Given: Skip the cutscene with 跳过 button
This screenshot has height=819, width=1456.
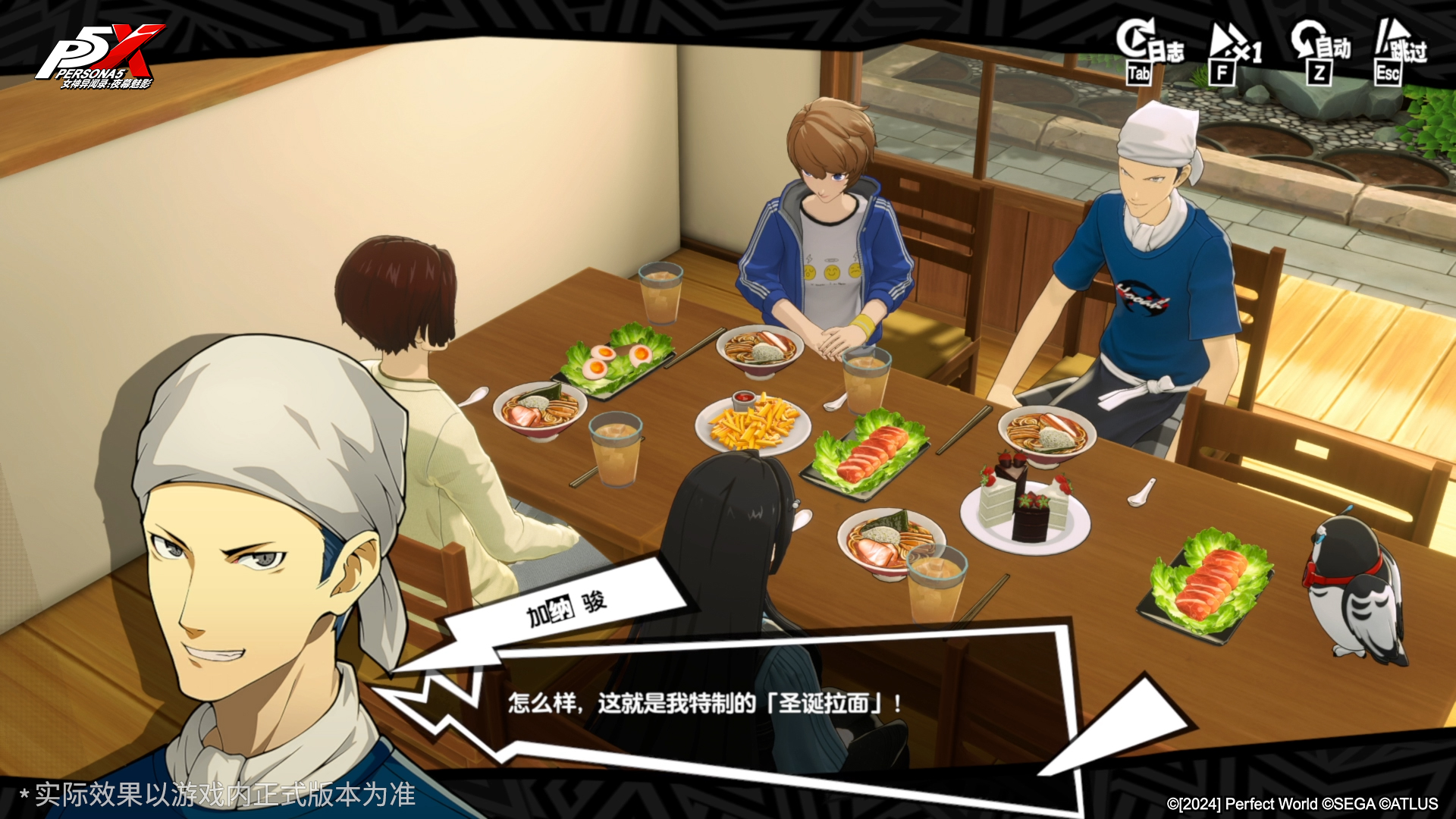Looking at the screenshot, I should click(x=1400, y=50).
